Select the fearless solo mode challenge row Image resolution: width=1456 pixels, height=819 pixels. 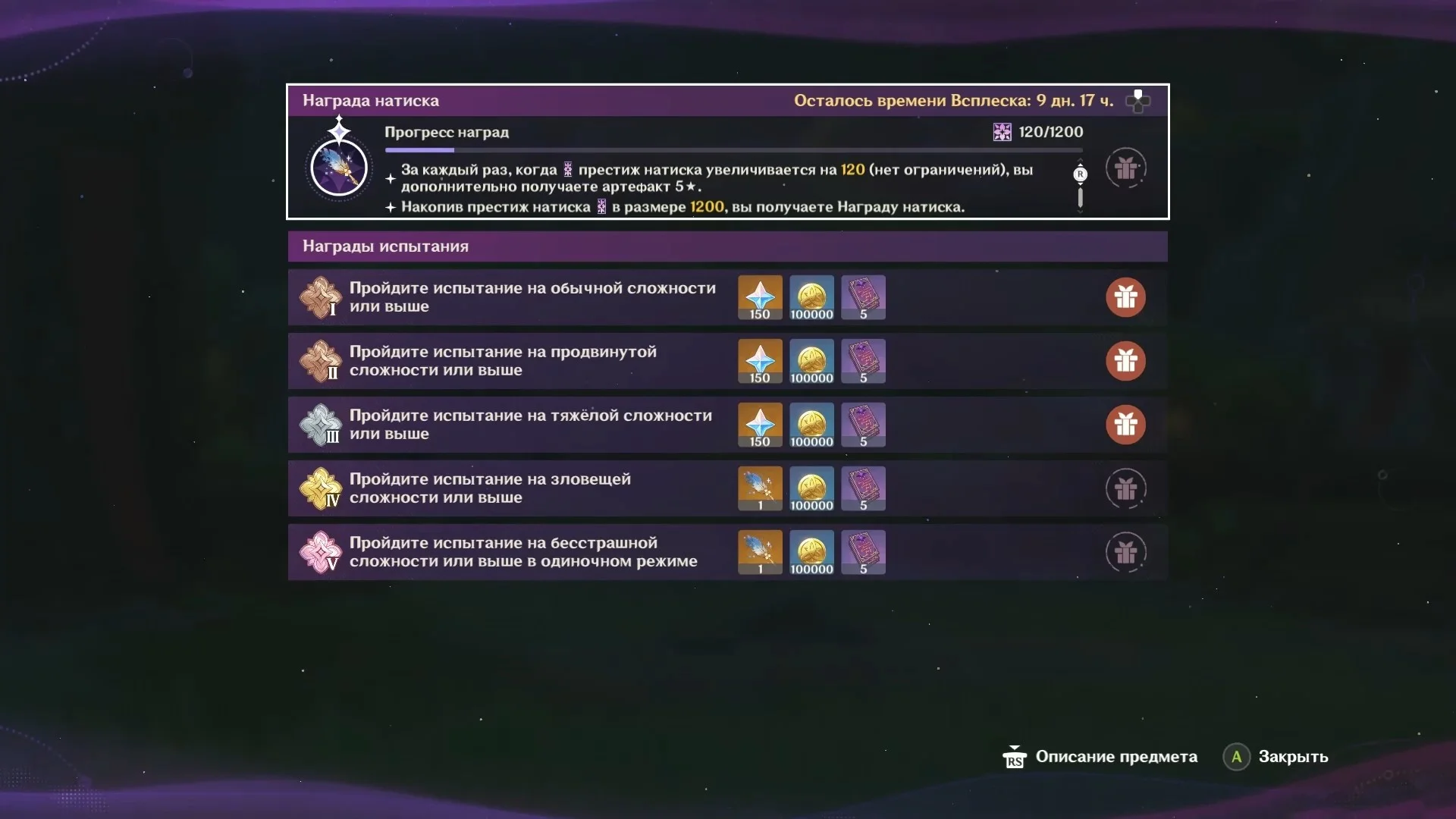(531, 552)
